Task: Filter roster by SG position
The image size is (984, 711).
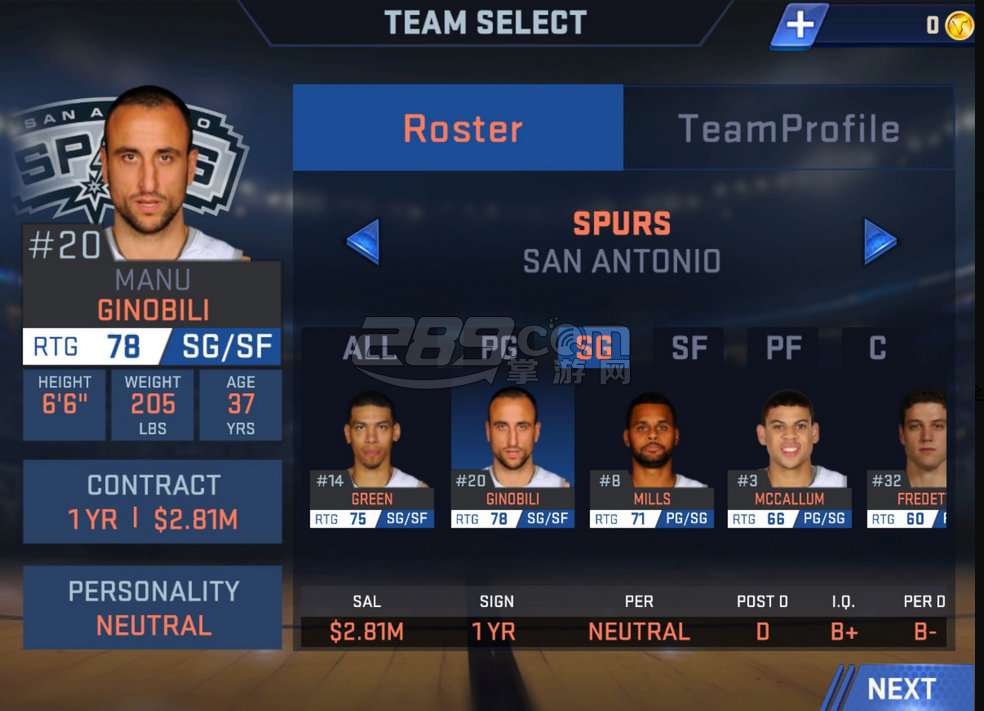Action: 595,348
